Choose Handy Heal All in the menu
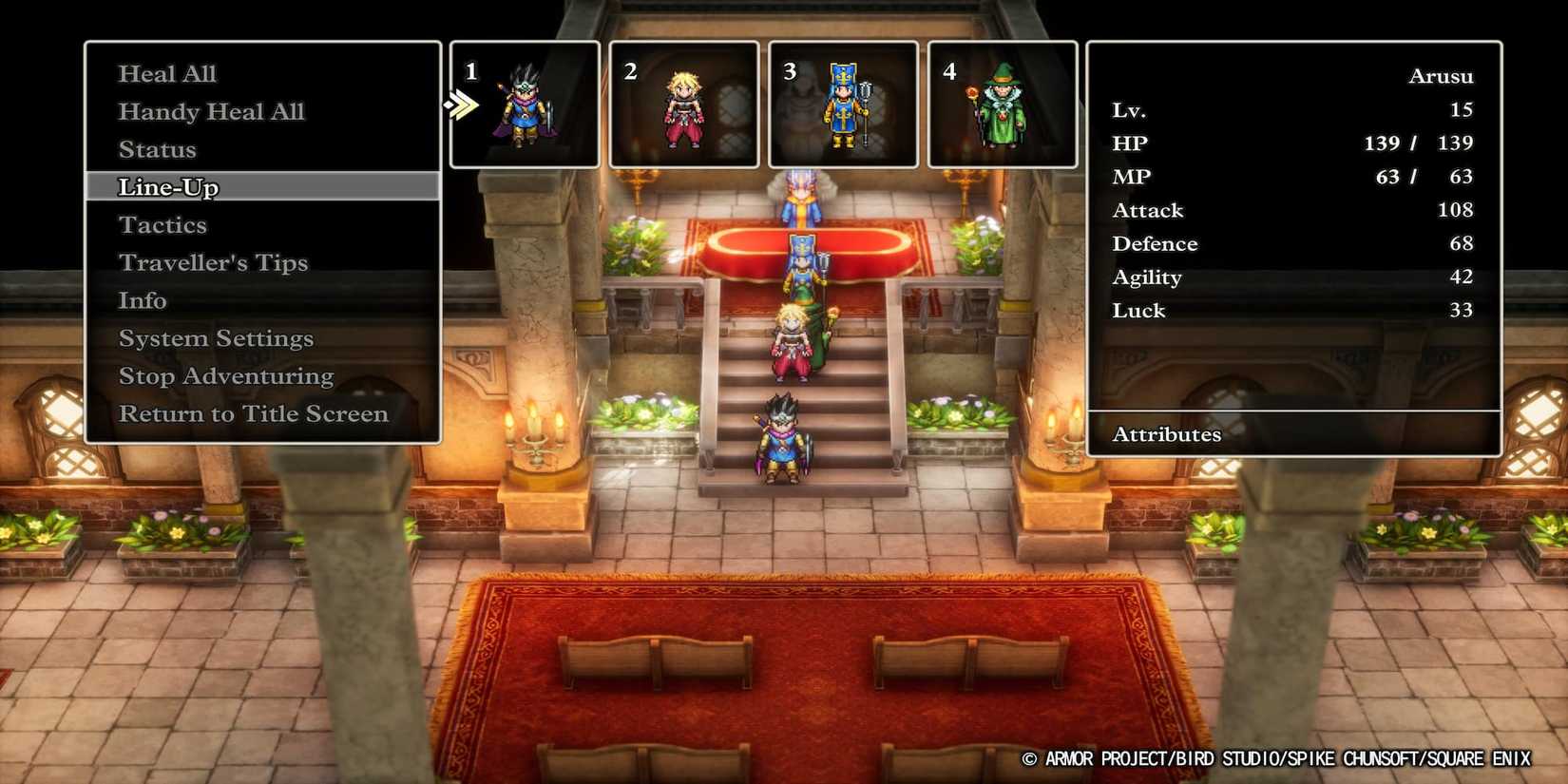Viewport: 1568px width, 784px height. tap(210, 111)
